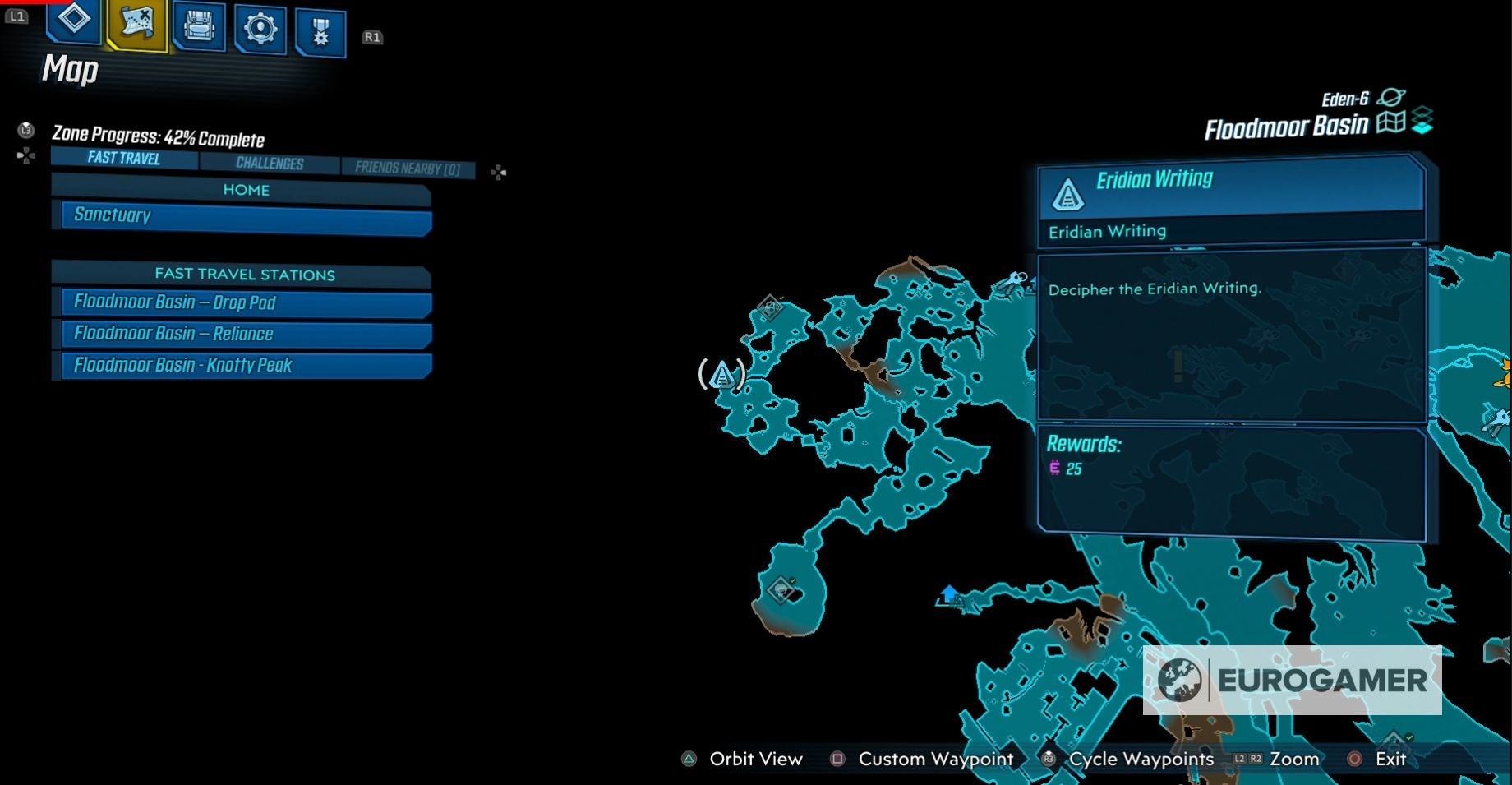Select the Sanctuary home destination
The height and width of the screenshot is (785, 1512).
[242, 215]
